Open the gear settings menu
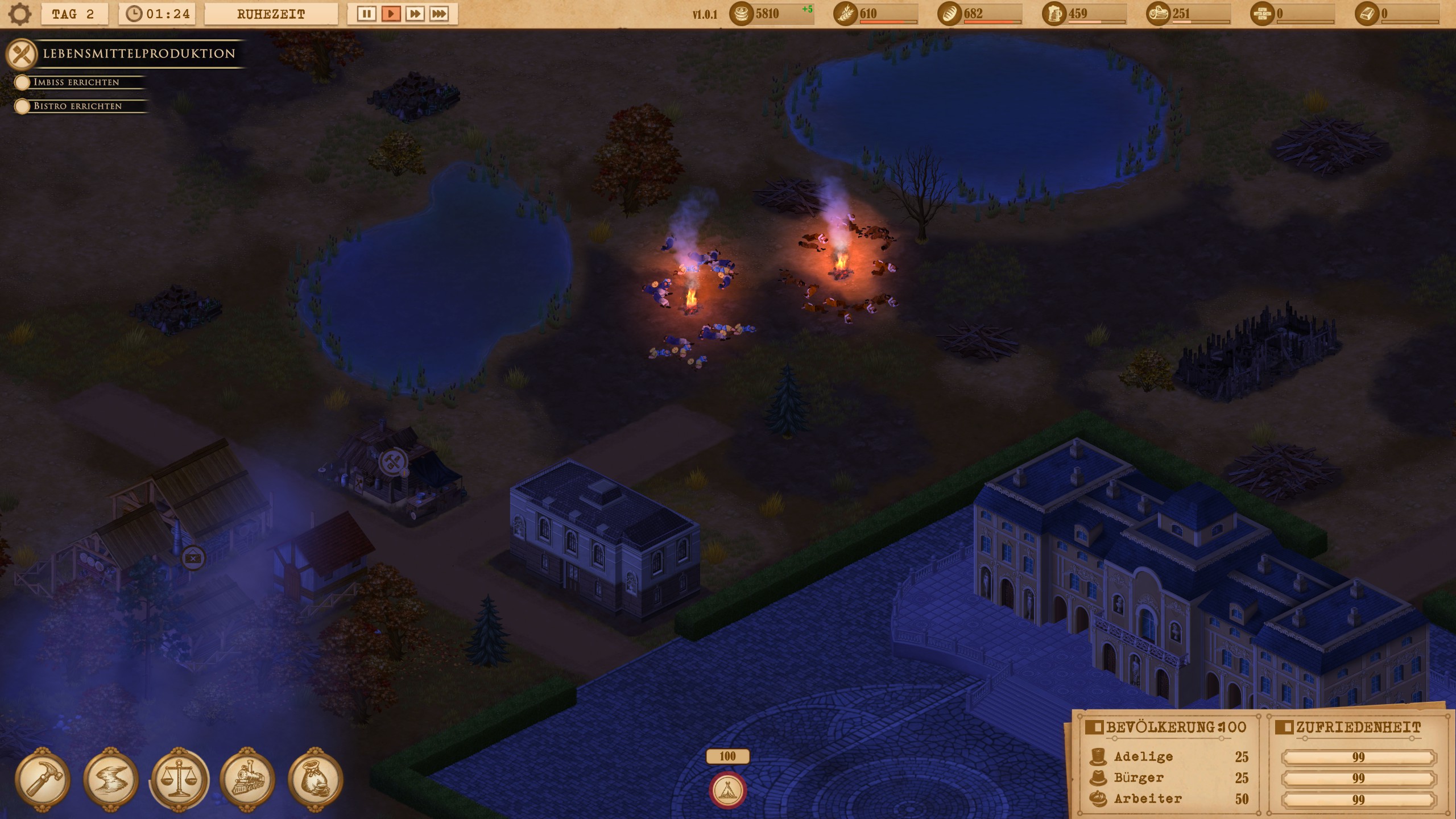This screenshot has height=819, width=1456. [x=20, y=14]
